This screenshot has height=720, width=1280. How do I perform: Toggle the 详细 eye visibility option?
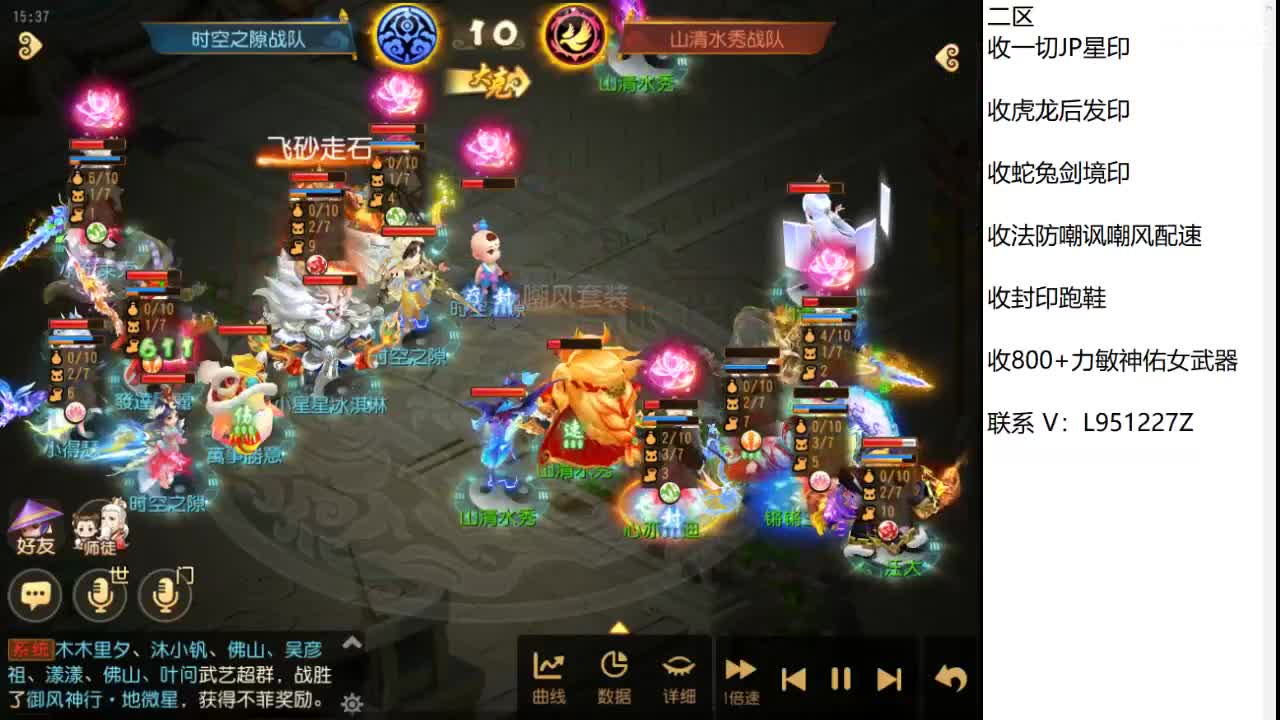pos(679,674)
